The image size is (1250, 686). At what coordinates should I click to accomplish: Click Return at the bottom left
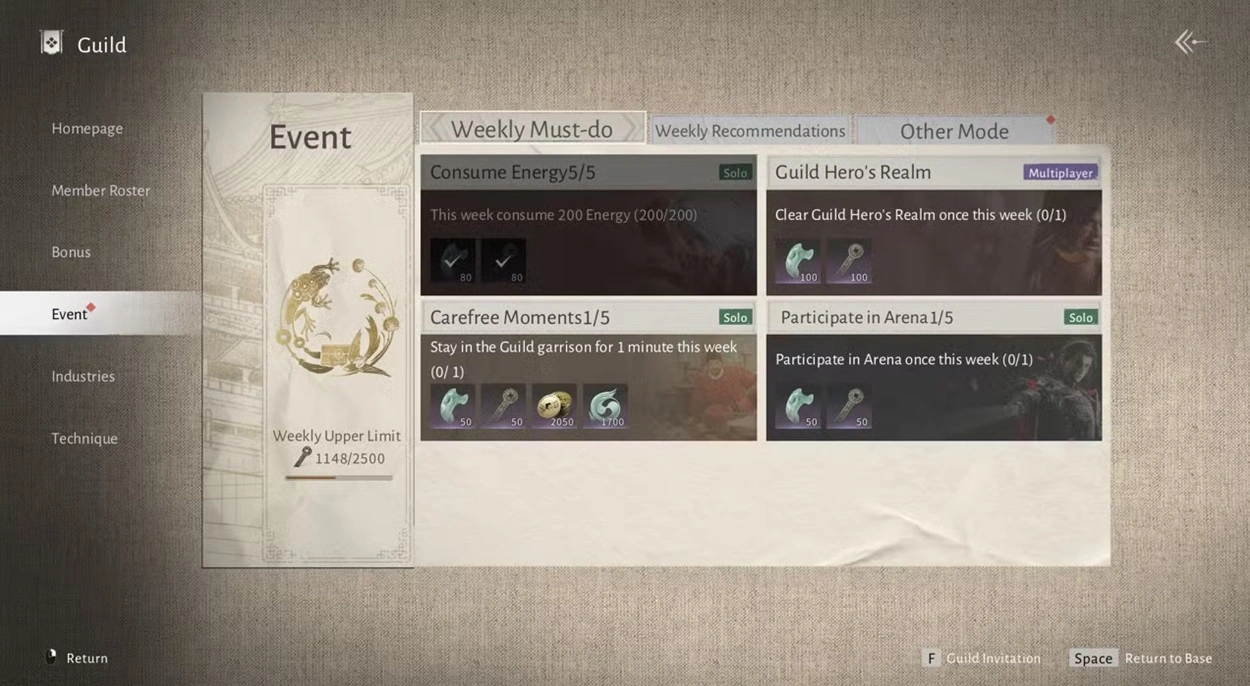click(x=76, y=658)
